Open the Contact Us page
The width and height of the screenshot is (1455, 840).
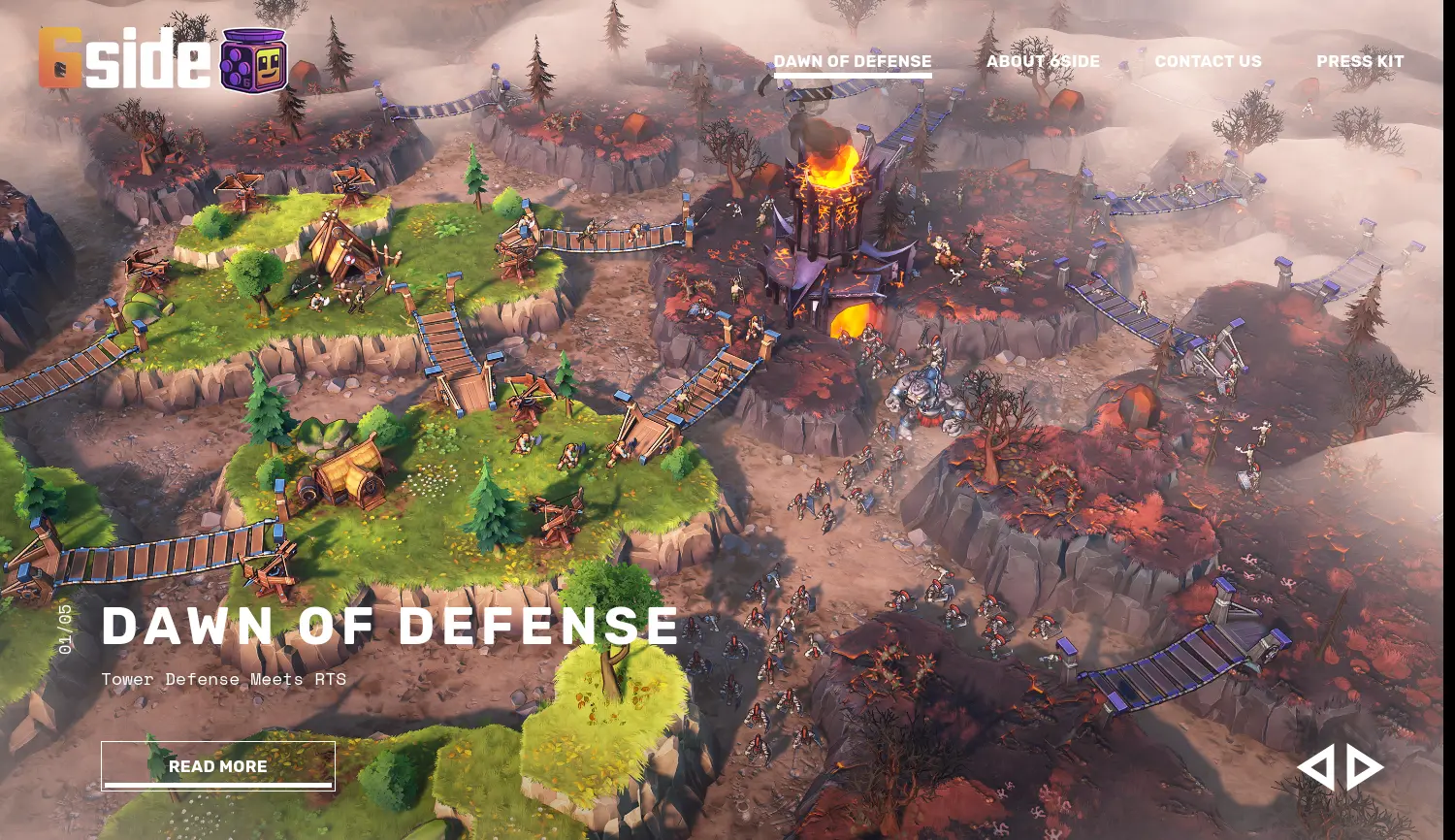point(1208,61)
